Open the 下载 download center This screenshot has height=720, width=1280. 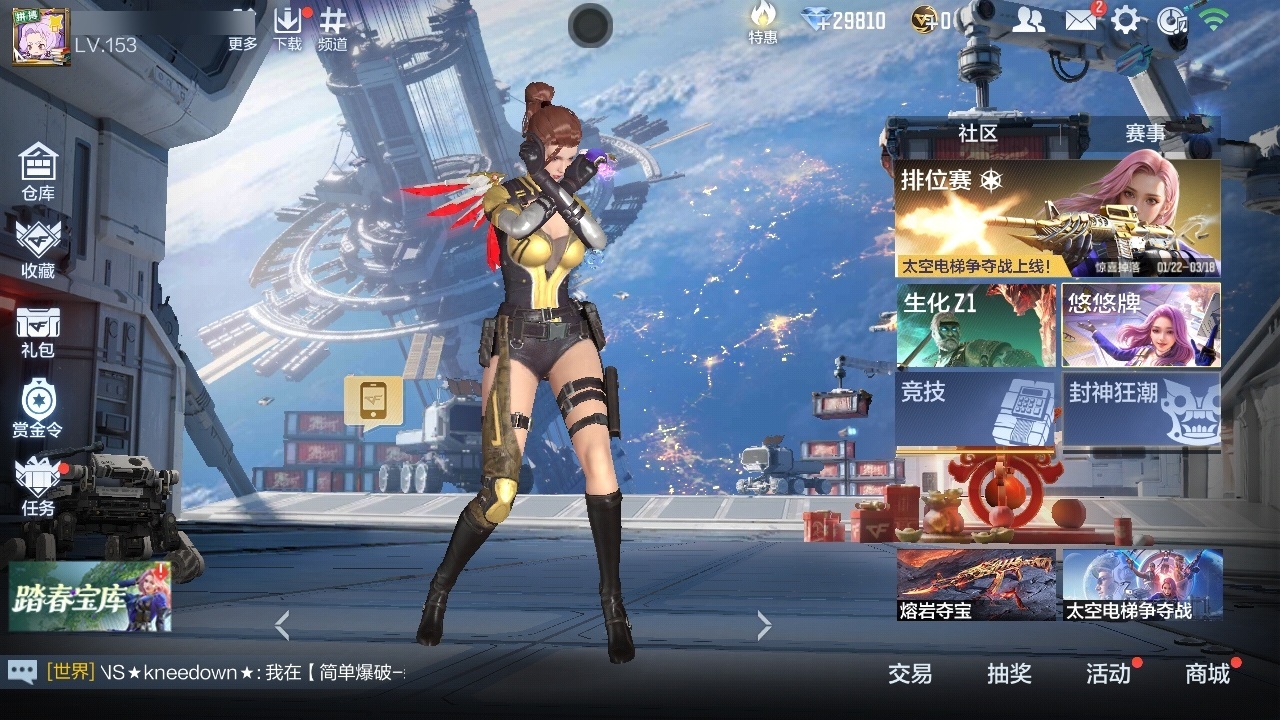point(289,27)
